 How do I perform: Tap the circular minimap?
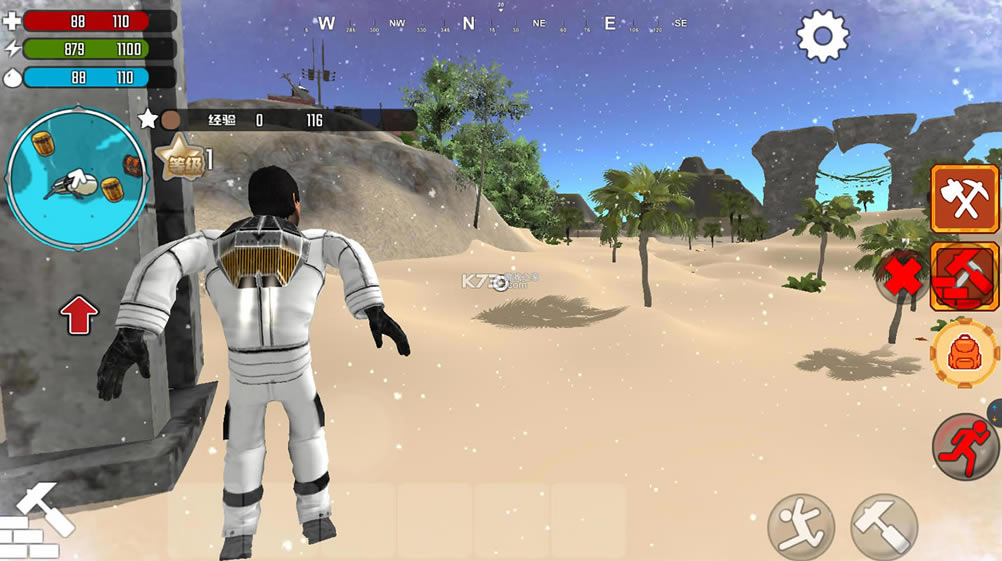[77, 178]
